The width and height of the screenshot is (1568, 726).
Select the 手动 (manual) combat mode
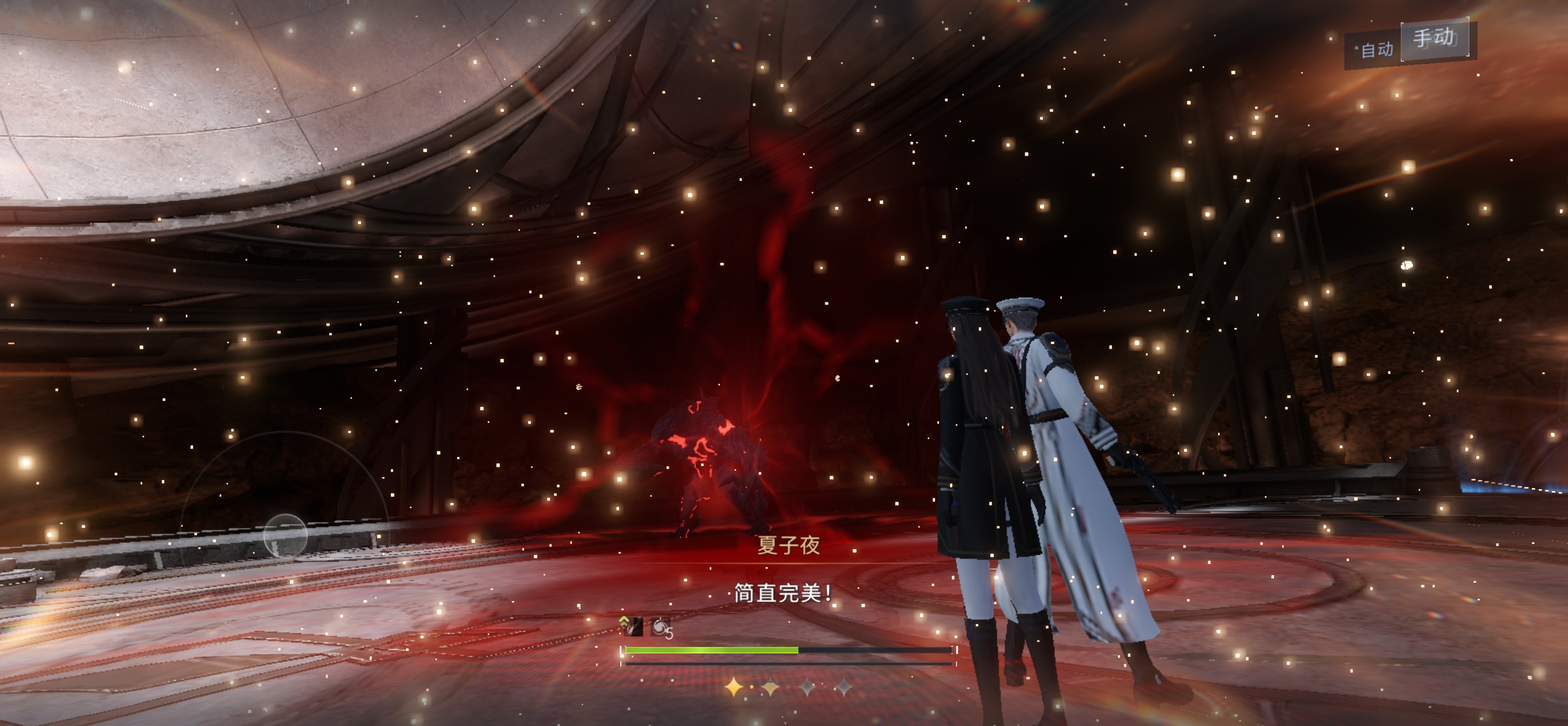(1435, 39)
